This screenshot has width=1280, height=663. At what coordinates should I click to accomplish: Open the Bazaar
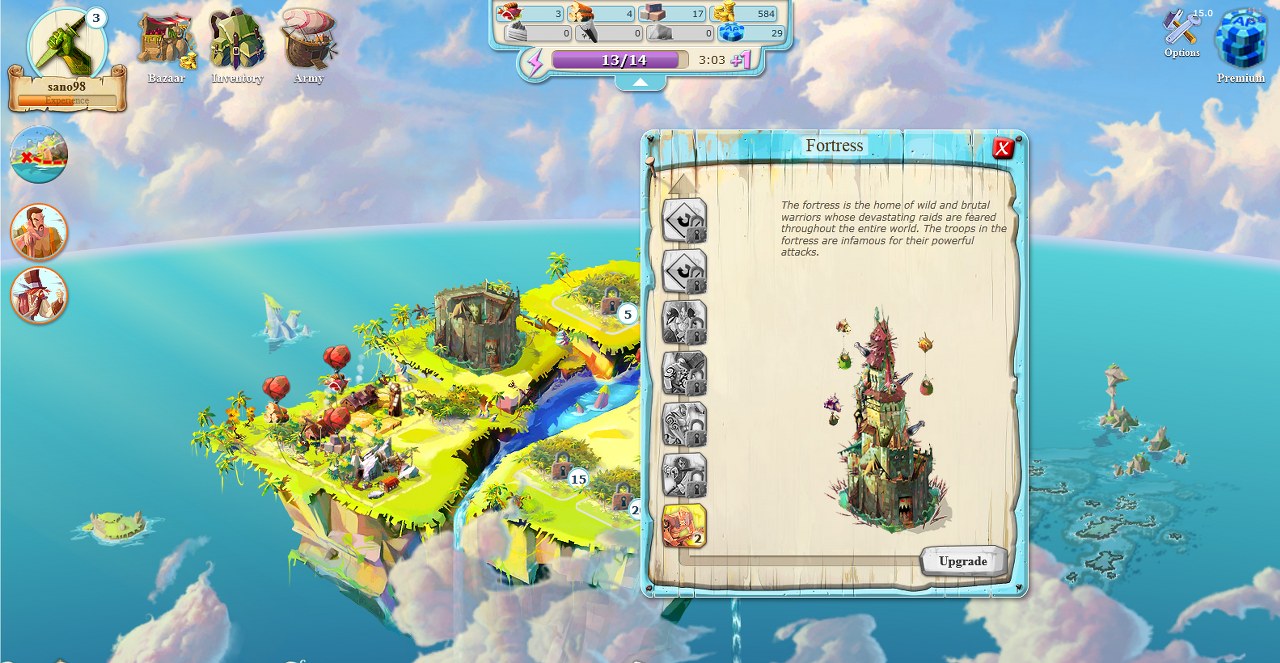tap(166, 46)
